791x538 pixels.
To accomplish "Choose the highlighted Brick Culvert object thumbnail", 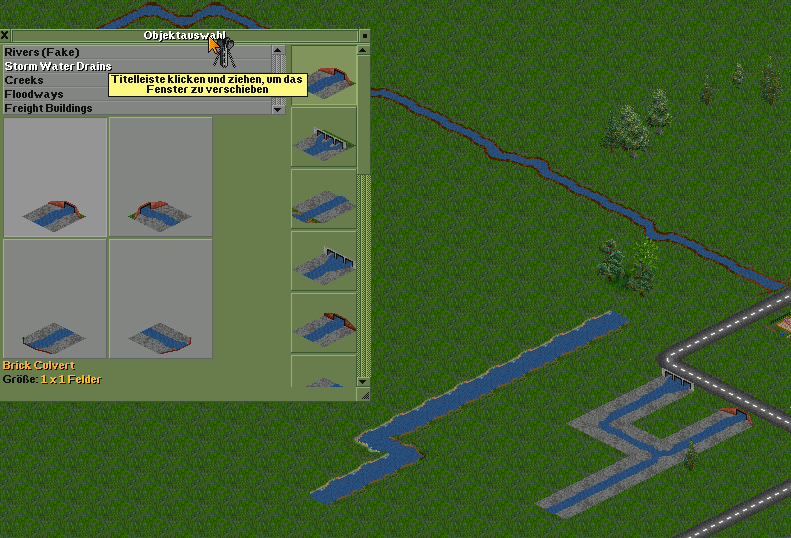I will [x=323, y=75].
